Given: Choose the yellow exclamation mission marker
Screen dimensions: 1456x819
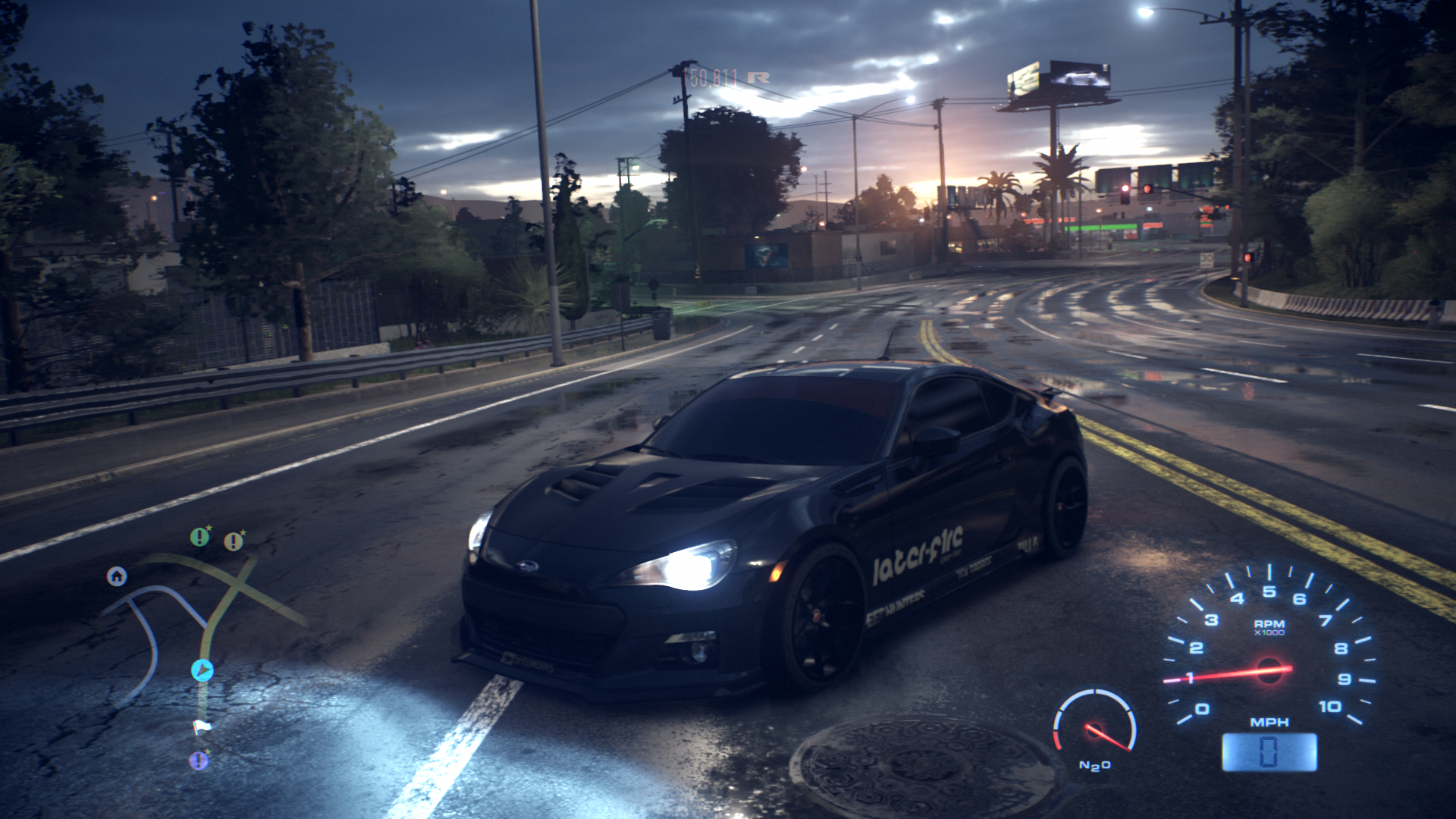Looking at the screenshot, I should click(x=234, y=541).
